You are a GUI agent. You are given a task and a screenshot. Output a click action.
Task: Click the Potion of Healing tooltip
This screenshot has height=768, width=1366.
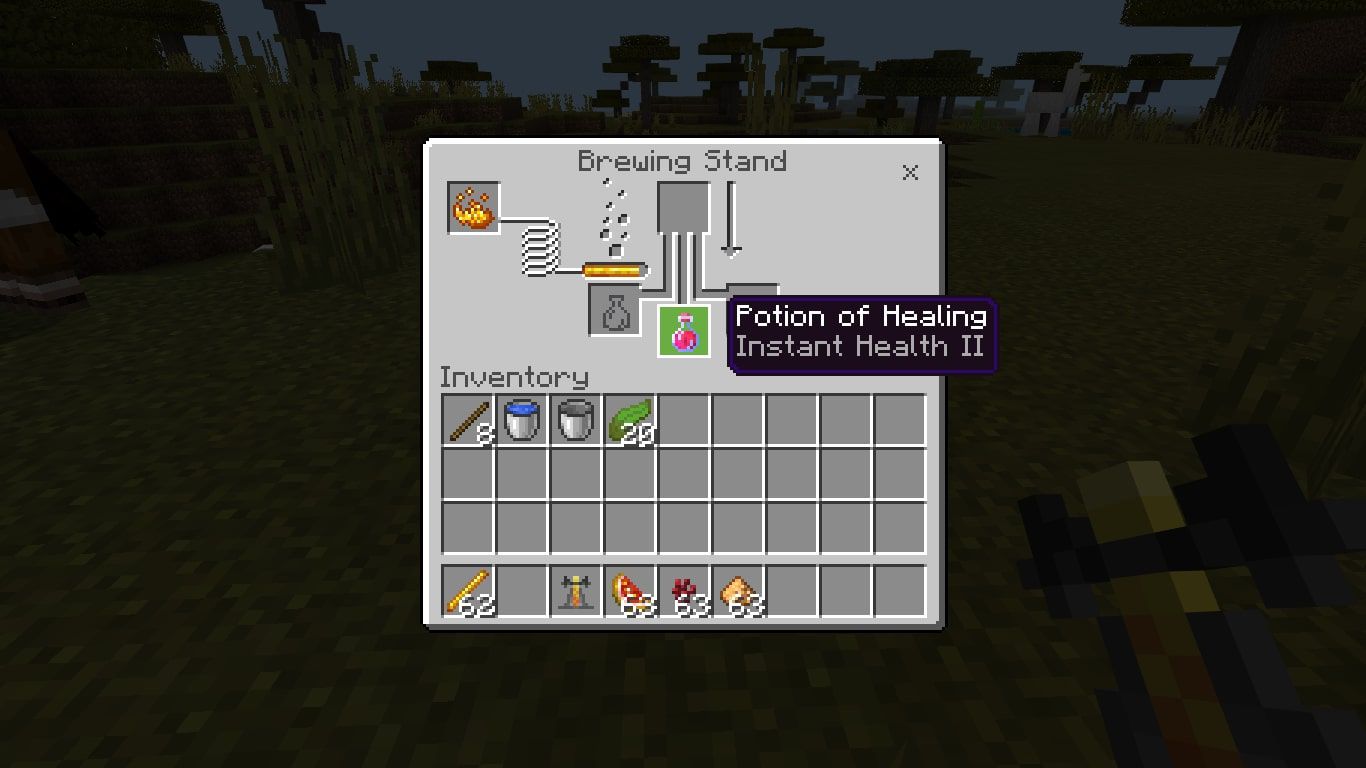[x=861, y=331]
